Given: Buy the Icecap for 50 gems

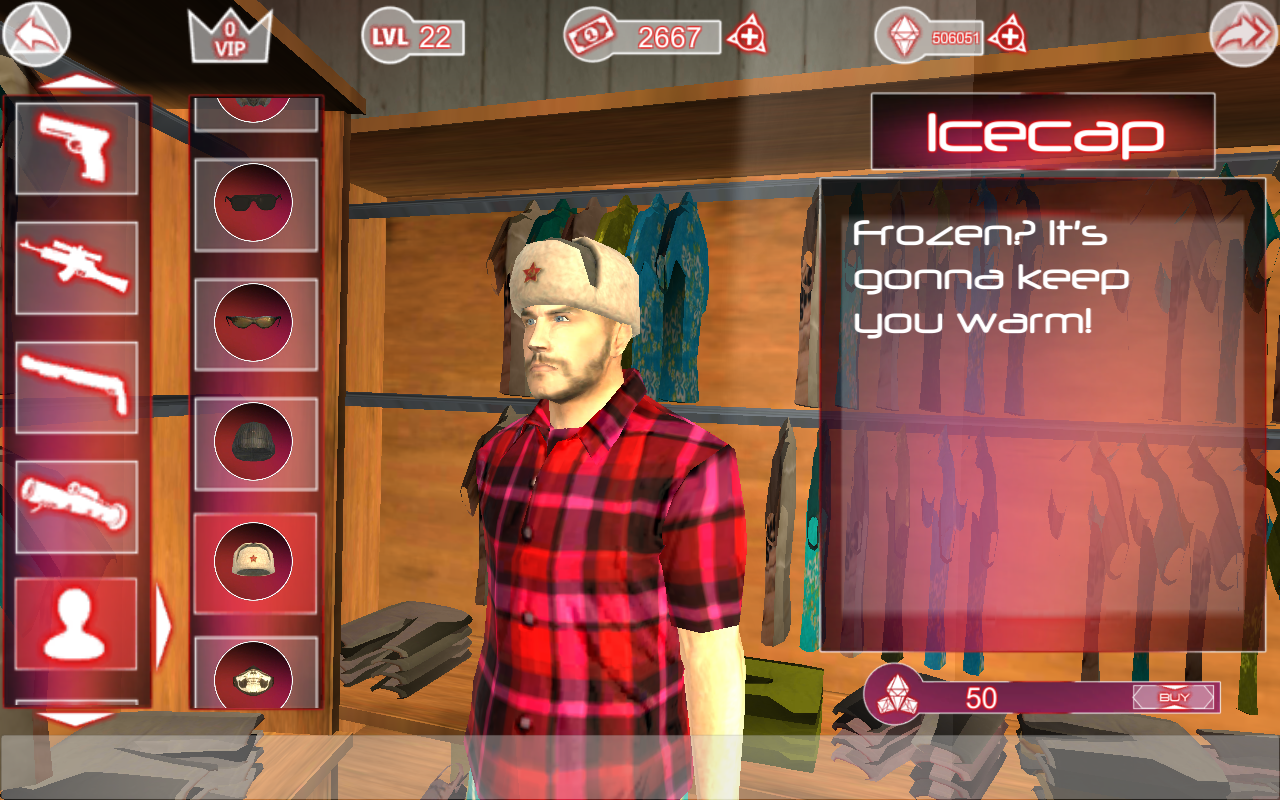Looking at the screenshot, I should [x=1174, y=697].
